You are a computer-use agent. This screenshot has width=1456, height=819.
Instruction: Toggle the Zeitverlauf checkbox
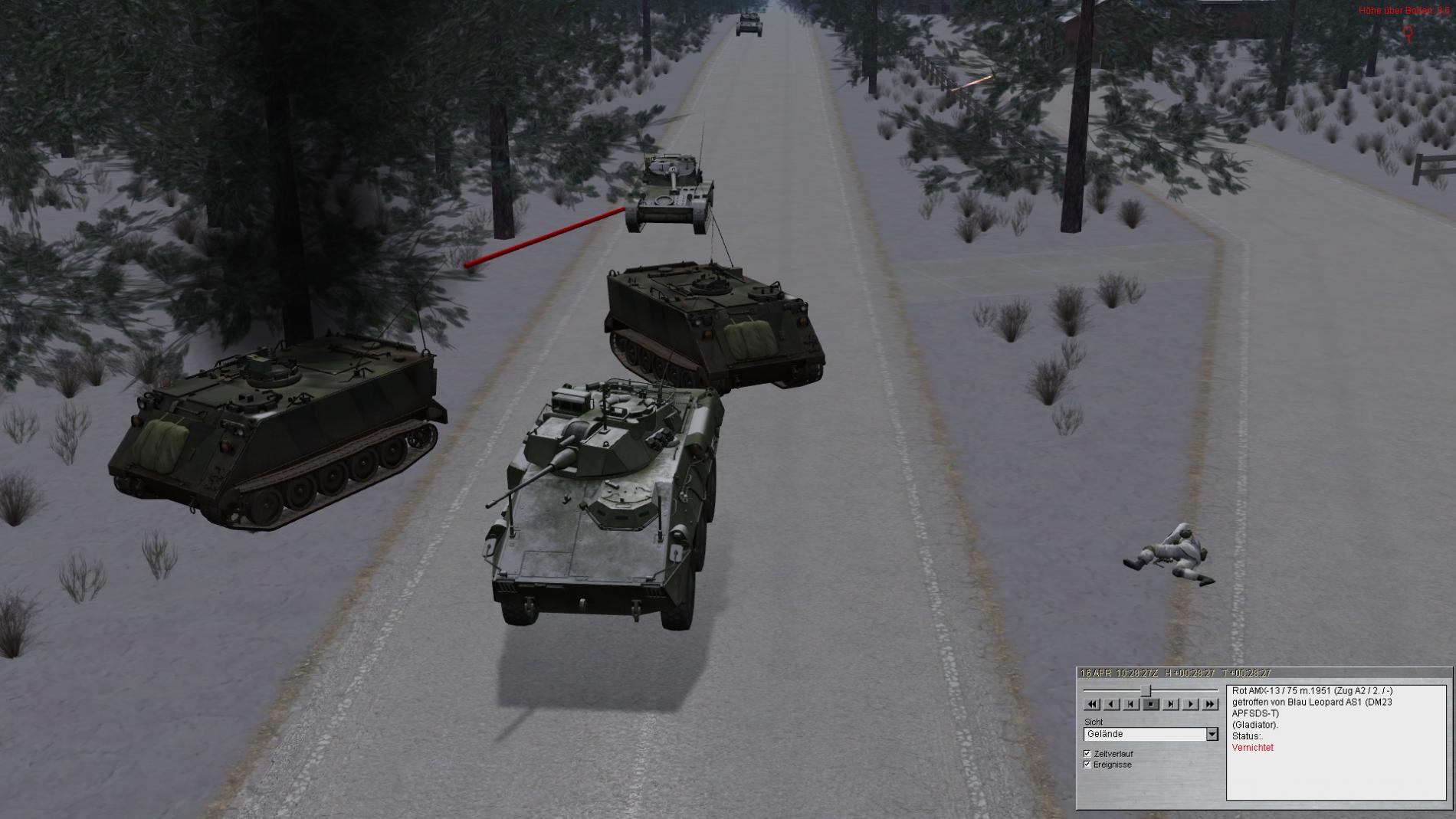tap(1087, 754)
